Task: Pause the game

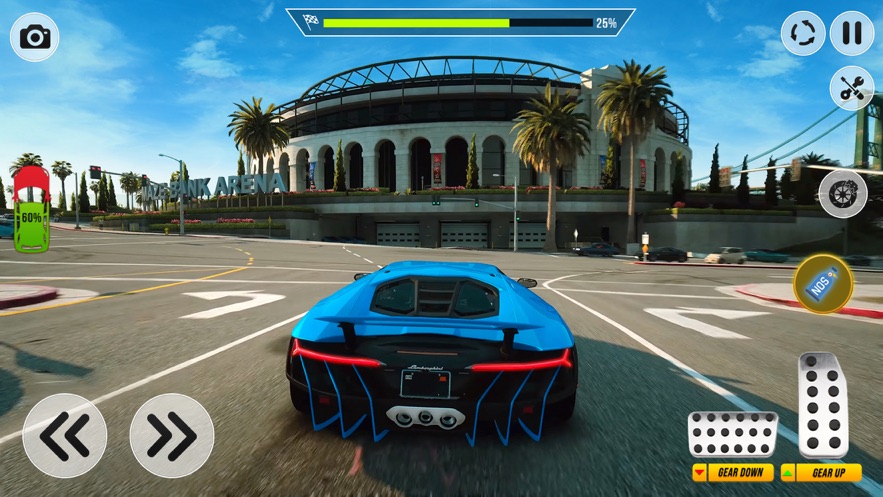Action: tap(852, 33)
